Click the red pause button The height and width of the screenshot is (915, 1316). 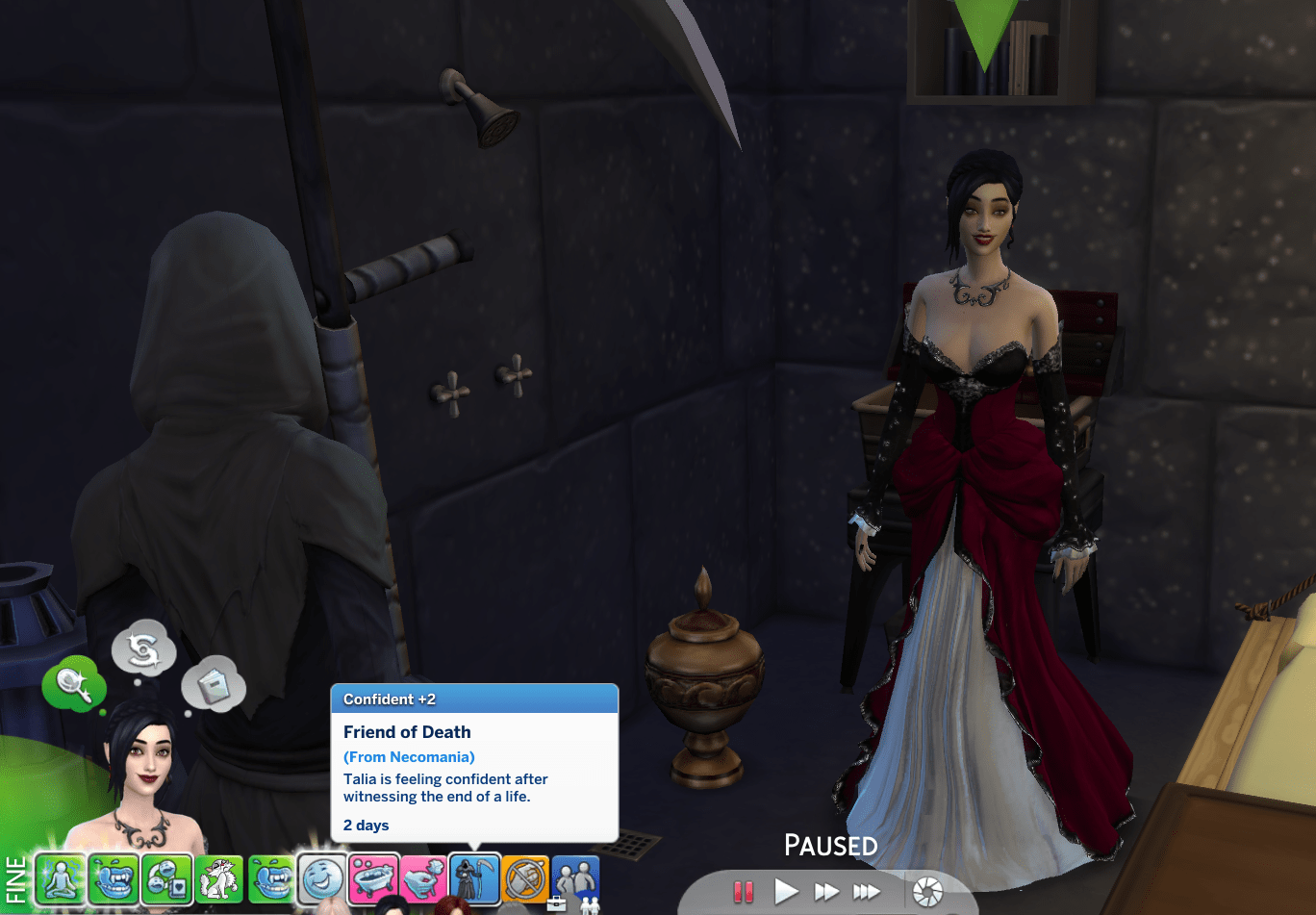point(743,892)
